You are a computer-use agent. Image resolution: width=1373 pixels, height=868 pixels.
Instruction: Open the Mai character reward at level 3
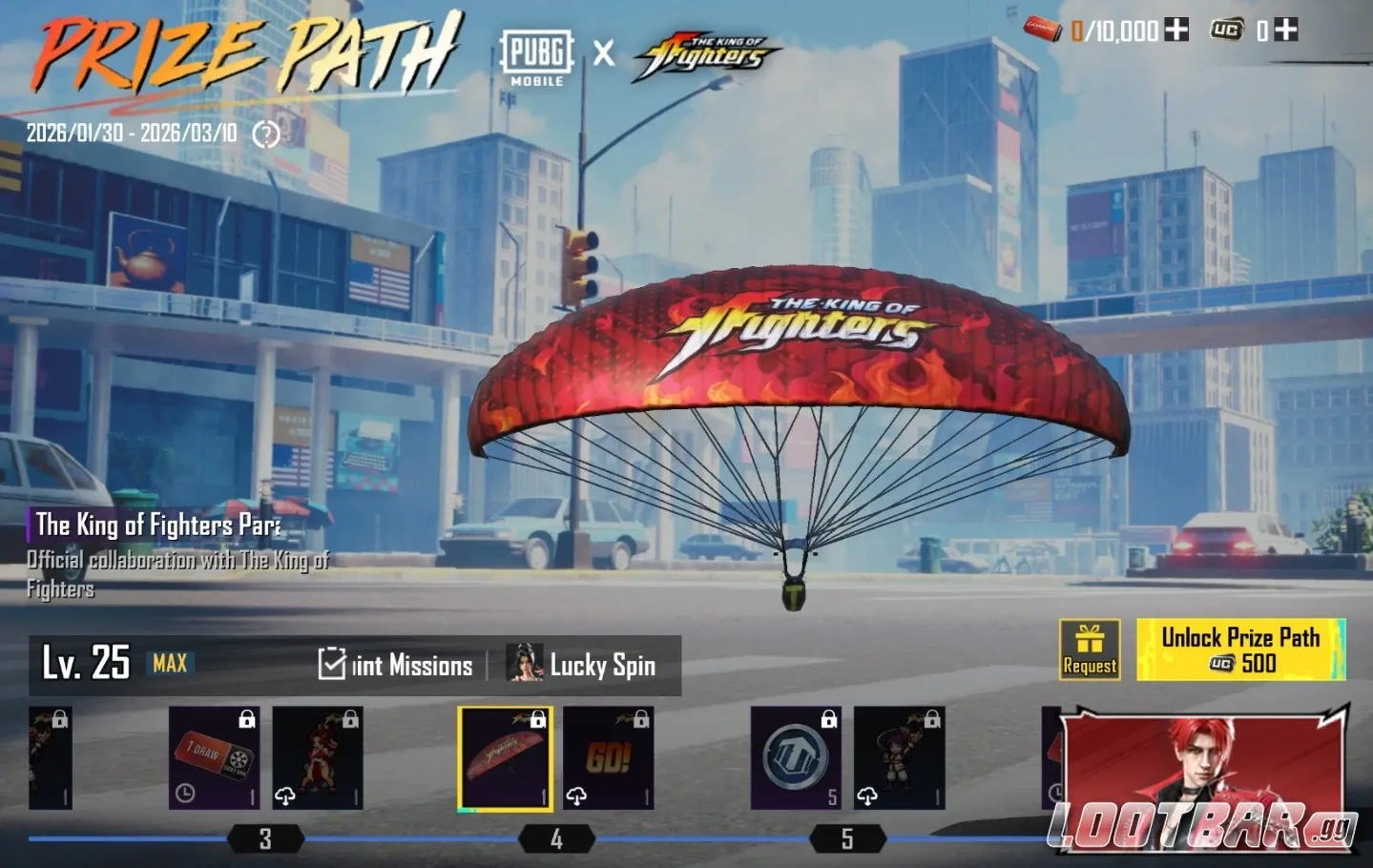click(318, 757)
